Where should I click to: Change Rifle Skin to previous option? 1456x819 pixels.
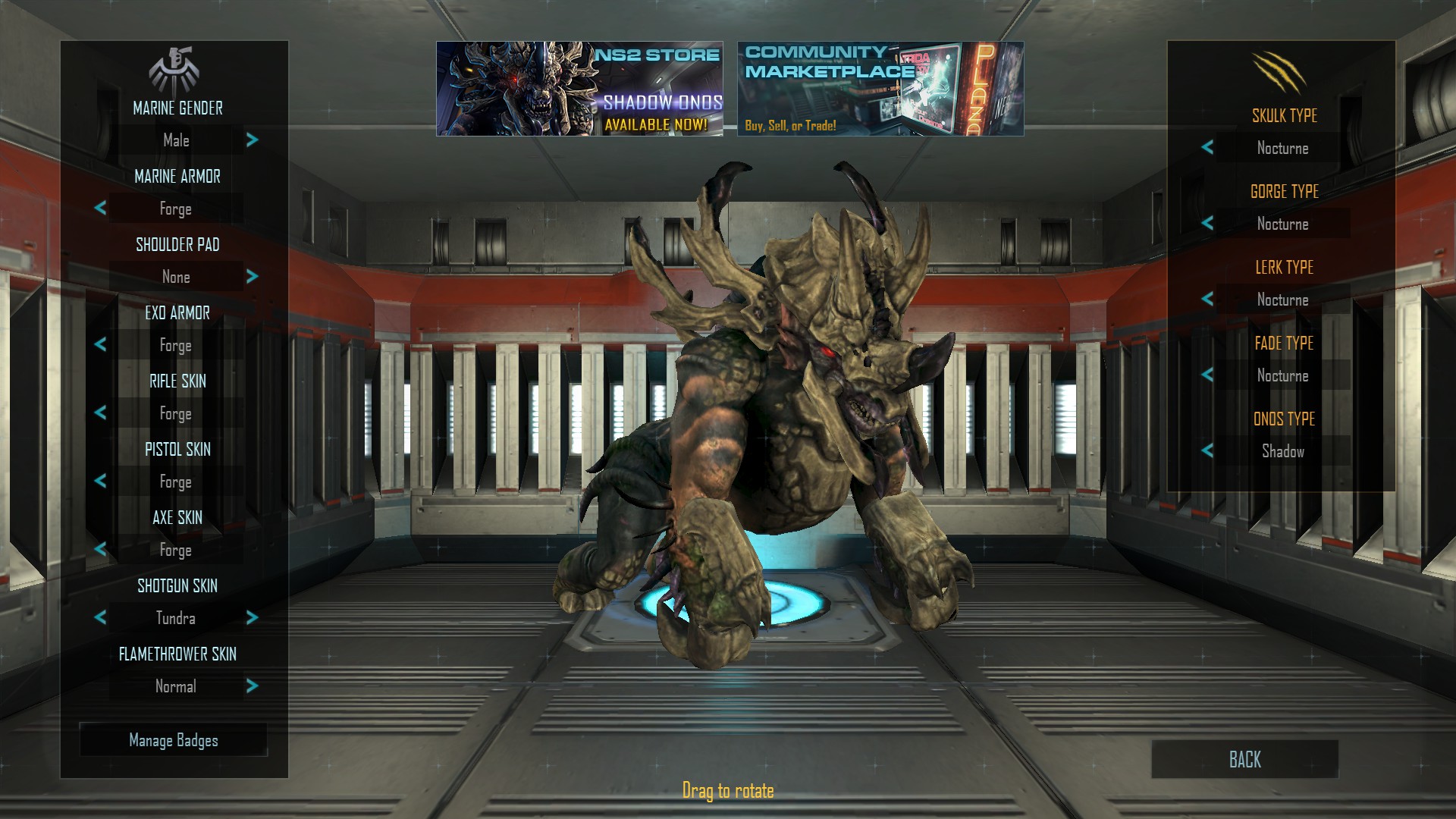coord(101,413)
